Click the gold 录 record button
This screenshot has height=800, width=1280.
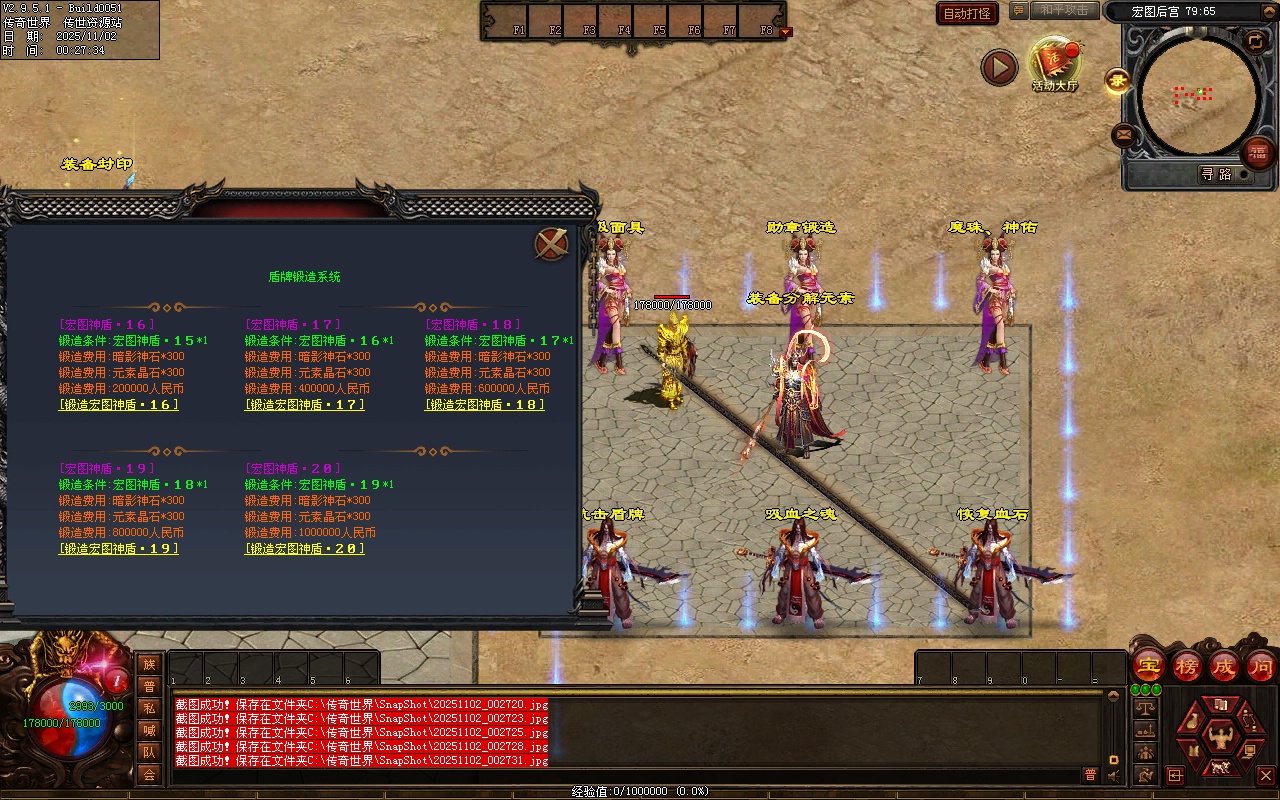(1117, 82)
